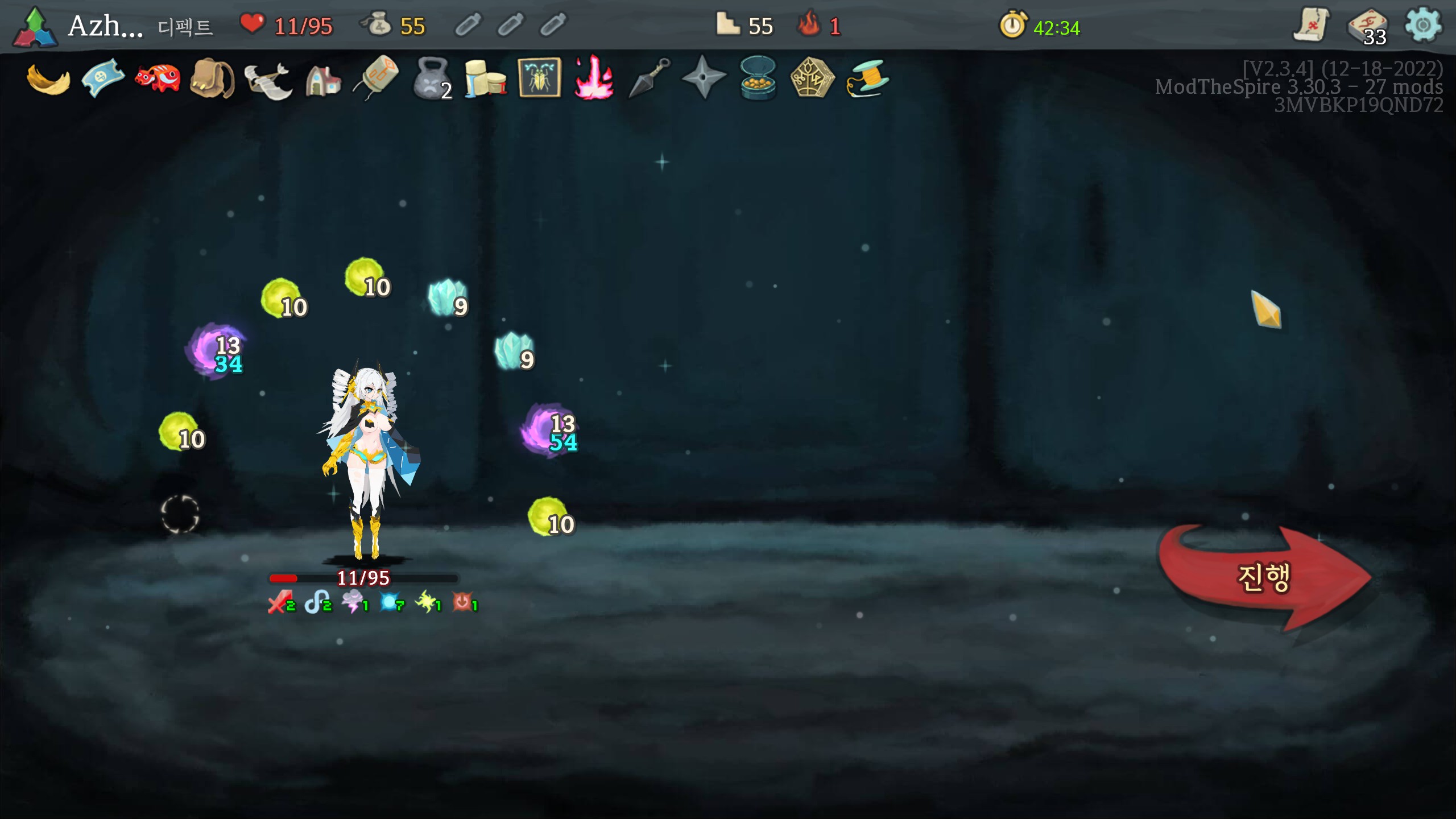Click the red 진행 proceed arrow
Viewport: 1456px width, 819px height.
[x=1264, y=578]
